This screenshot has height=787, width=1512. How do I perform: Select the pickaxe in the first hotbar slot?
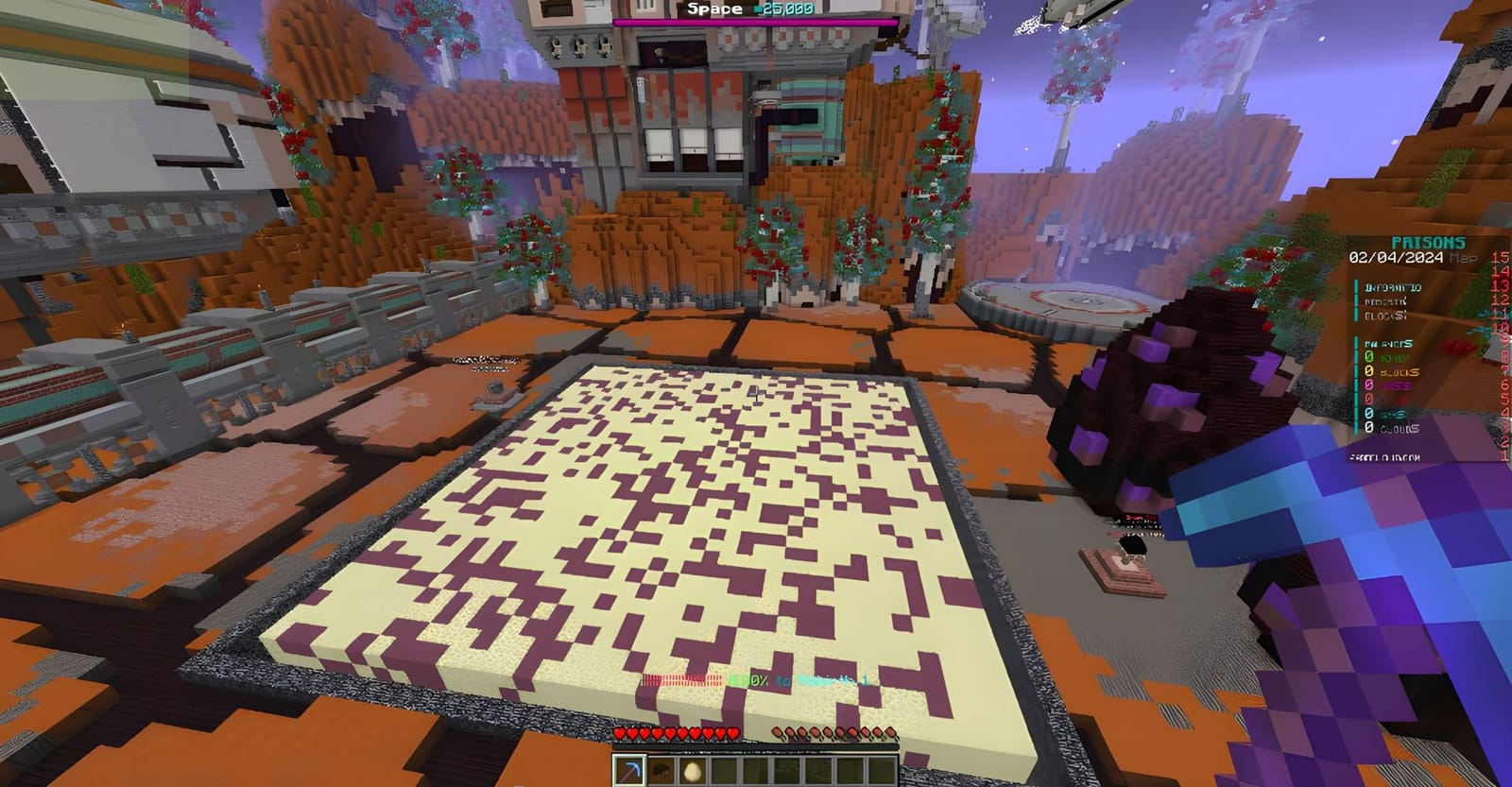(628, 770)
